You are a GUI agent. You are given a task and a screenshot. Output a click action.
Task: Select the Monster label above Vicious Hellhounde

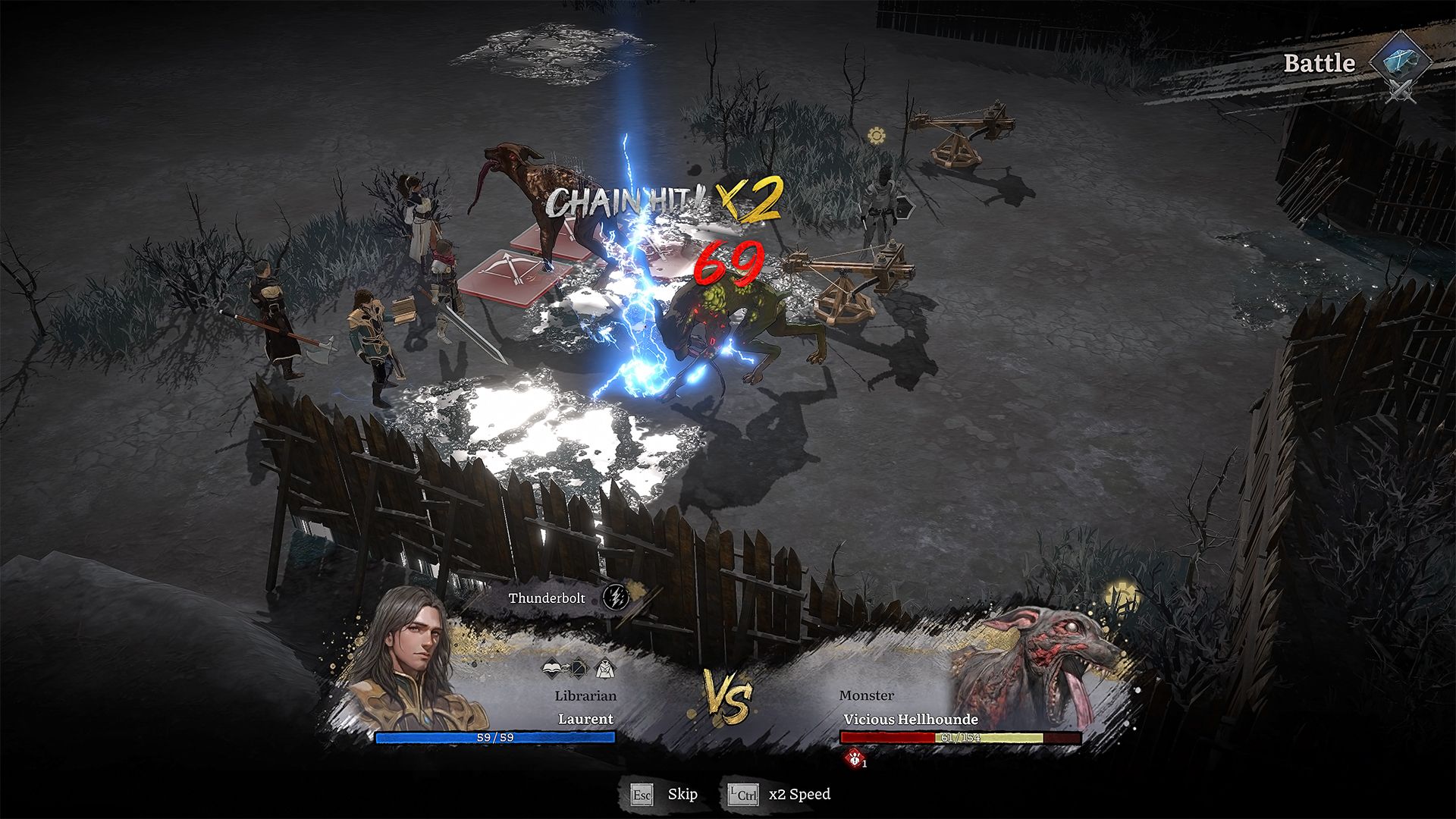coord(866,695)
